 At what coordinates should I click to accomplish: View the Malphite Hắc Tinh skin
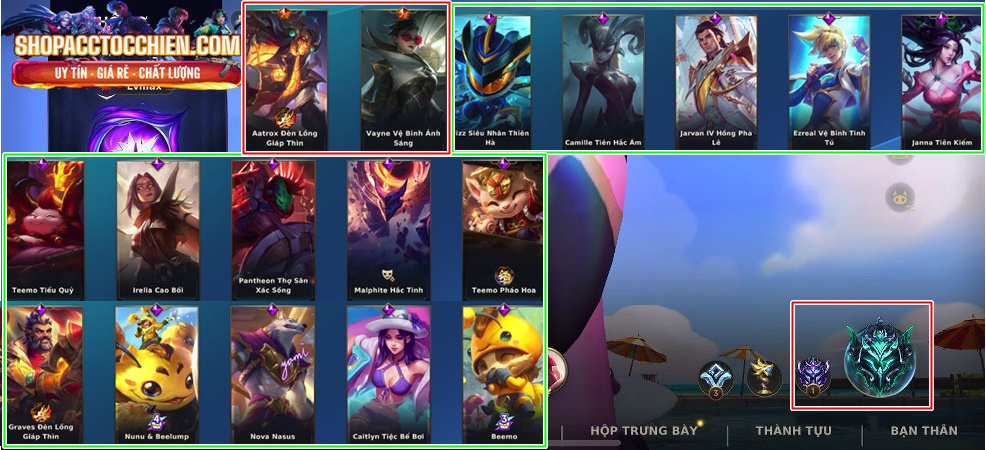(x=388, y=230)
